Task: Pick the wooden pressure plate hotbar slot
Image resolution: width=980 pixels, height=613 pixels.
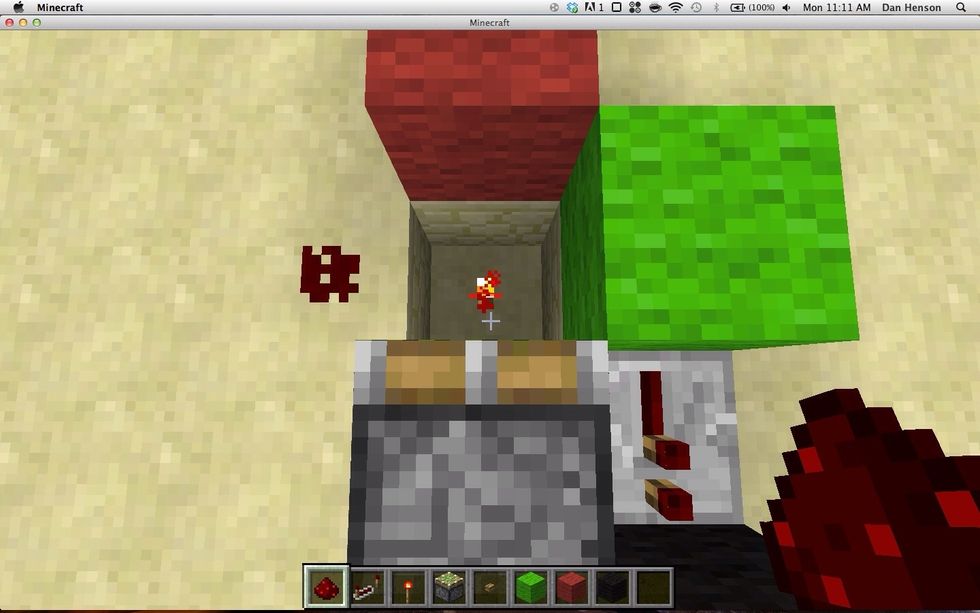Action: click(x=489, y=587)
